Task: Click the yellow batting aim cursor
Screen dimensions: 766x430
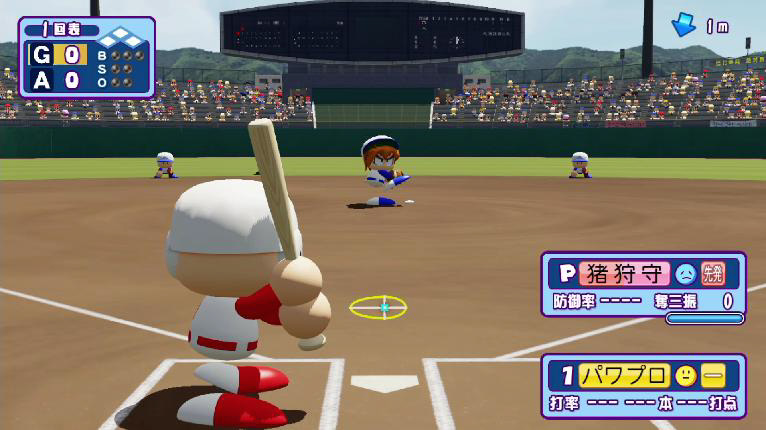Action: click(x=378, y=307)
